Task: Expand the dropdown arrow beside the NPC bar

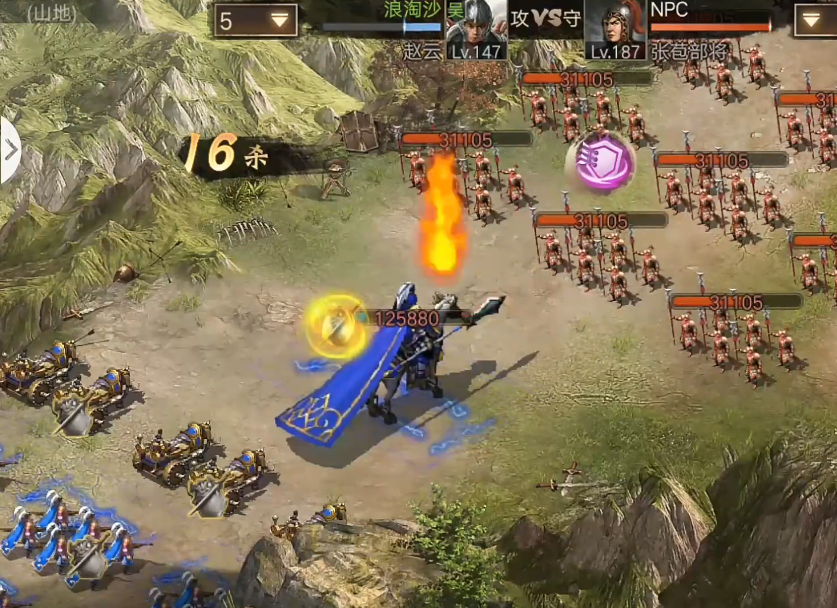Action: (815, 20)
